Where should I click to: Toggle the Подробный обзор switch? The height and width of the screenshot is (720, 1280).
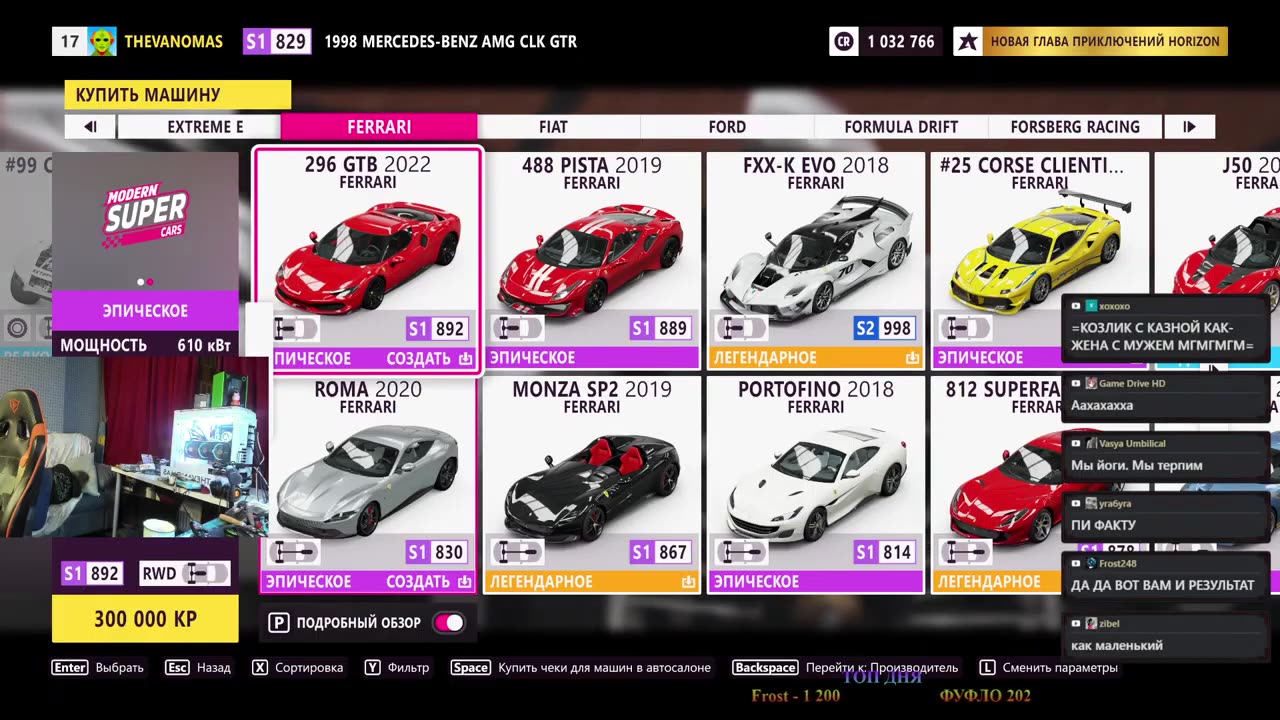(448, 623)
